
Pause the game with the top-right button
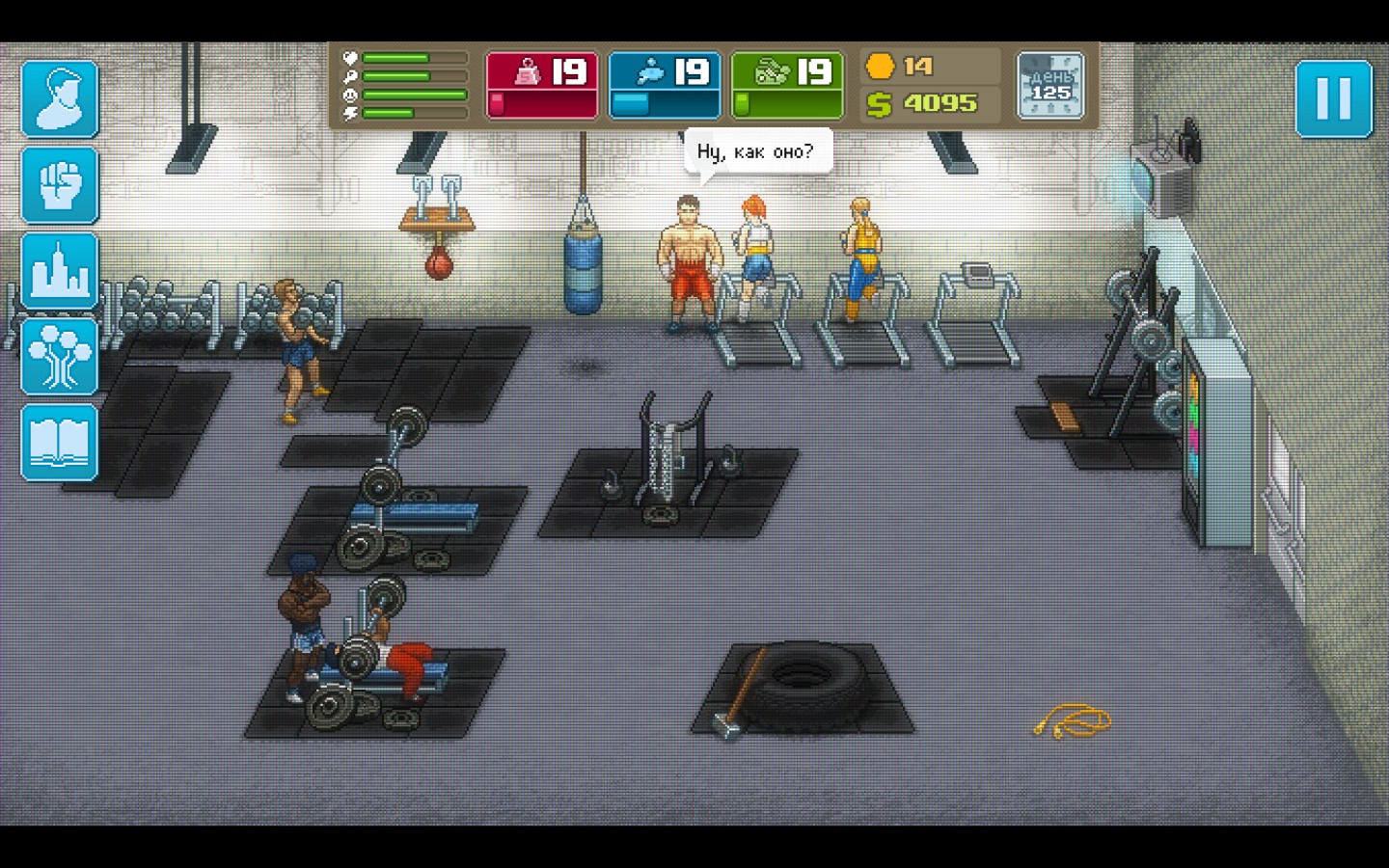[x=1335, y=98]
